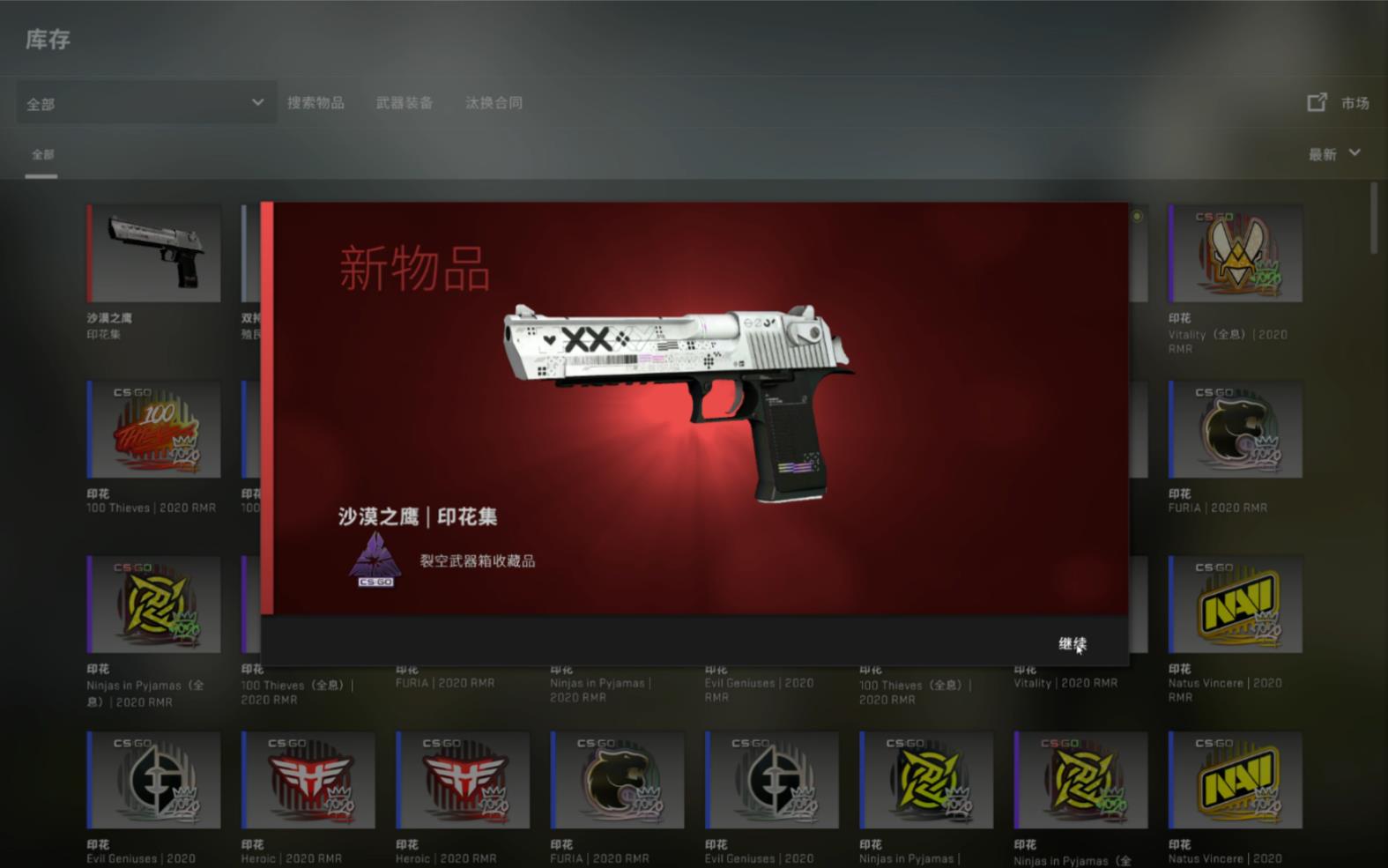Select the 沙漠之鹰 印花集 inventory item

(154, 254)
